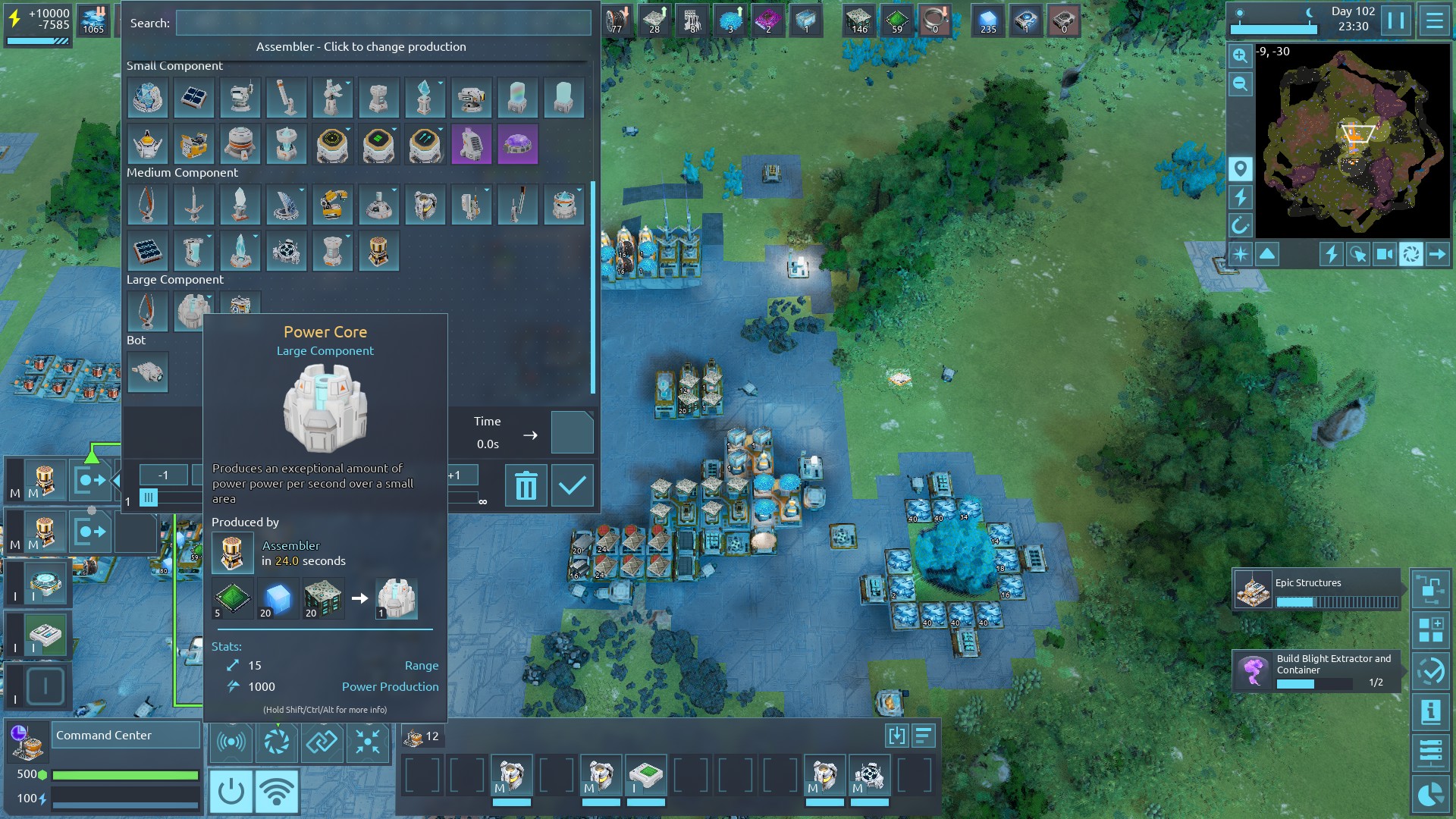Open the info panel button
1456x819 pixels.
pos(1430,711)
